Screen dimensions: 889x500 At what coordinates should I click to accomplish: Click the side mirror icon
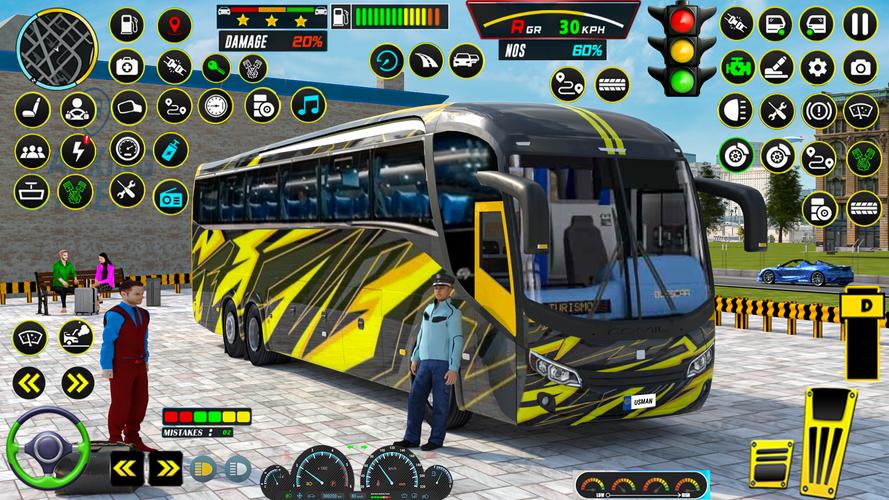[x=127, y=106]
